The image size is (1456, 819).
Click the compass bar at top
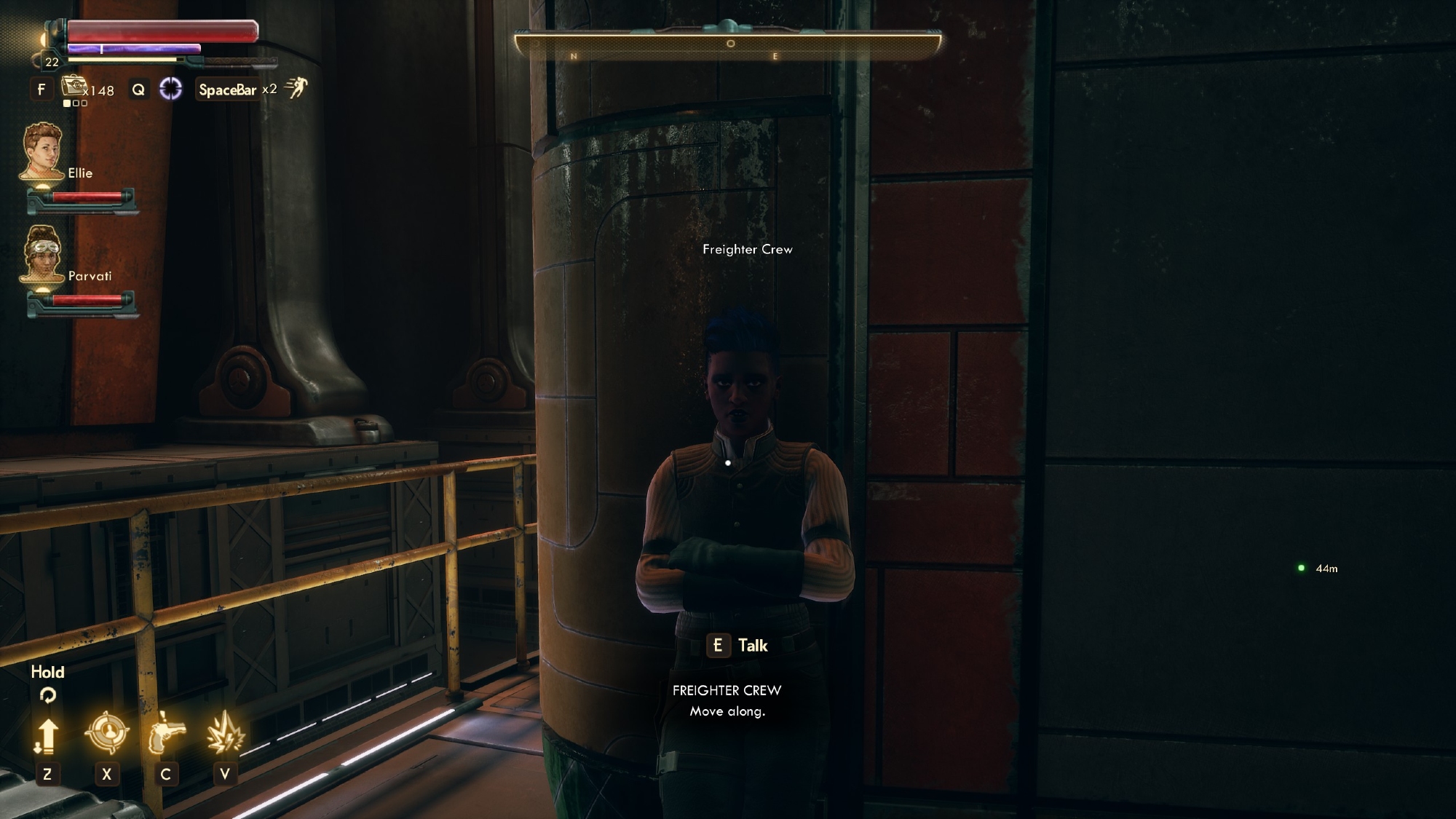727,46
